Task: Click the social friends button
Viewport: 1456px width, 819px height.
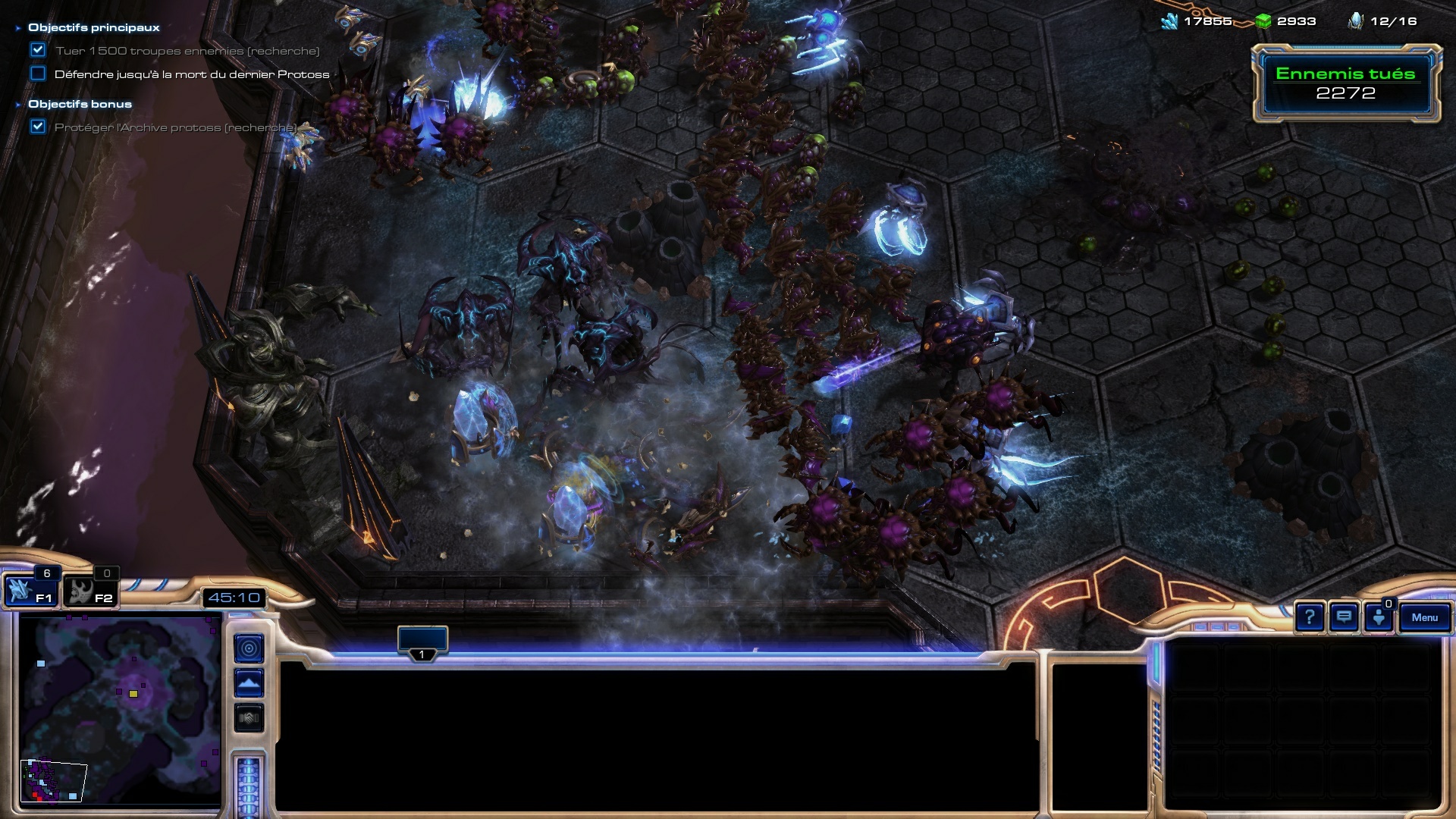Action: coord(1379,617)
